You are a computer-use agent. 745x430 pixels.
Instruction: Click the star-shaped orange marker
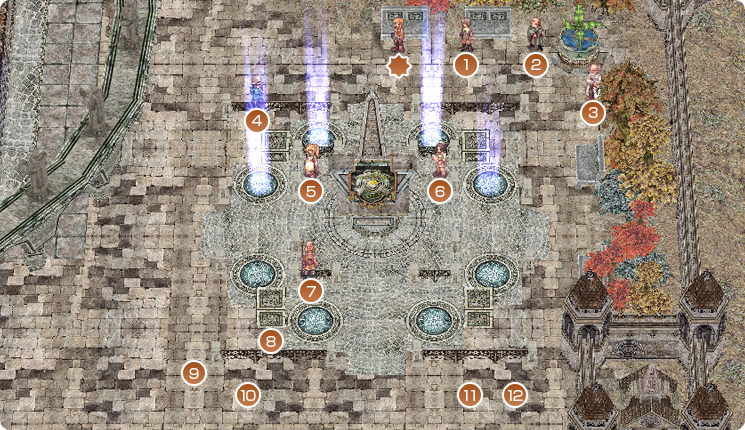[x=399, y=67]
